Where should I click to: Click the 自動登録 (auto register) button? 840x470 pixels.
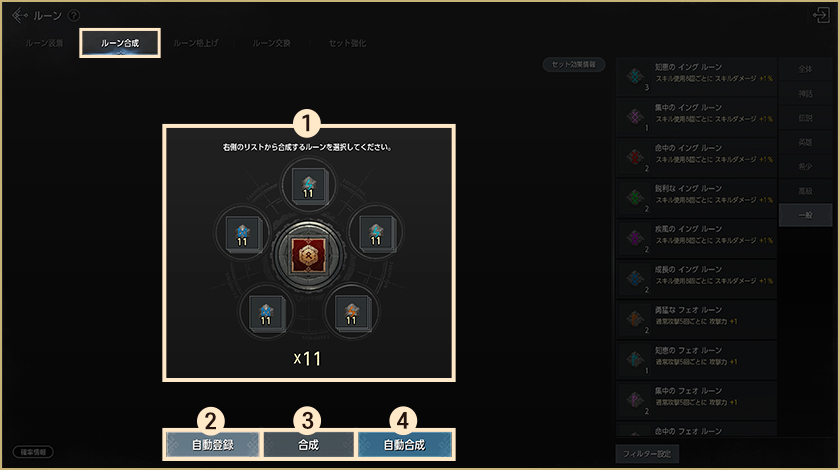tap(212, 444)
